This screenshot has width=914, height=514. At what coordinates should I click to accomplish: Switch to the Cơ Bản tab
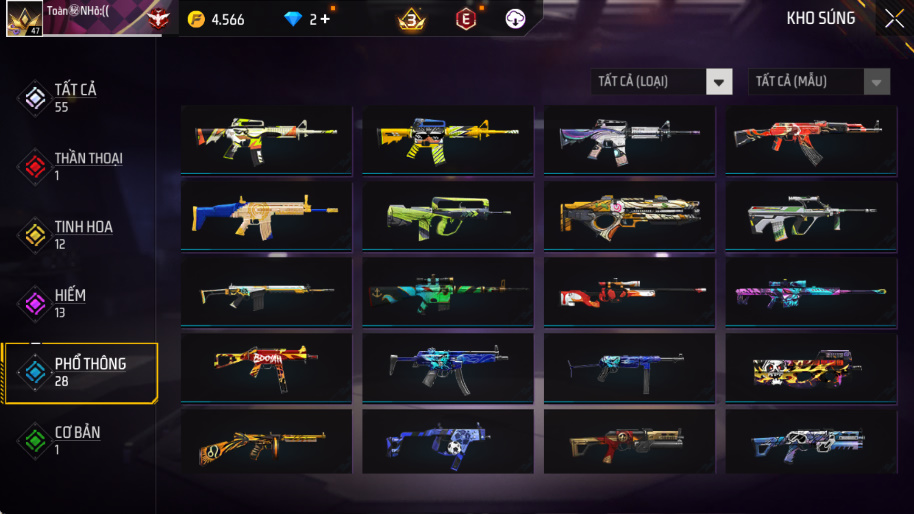pyautogui.click(x=77, y=440)
